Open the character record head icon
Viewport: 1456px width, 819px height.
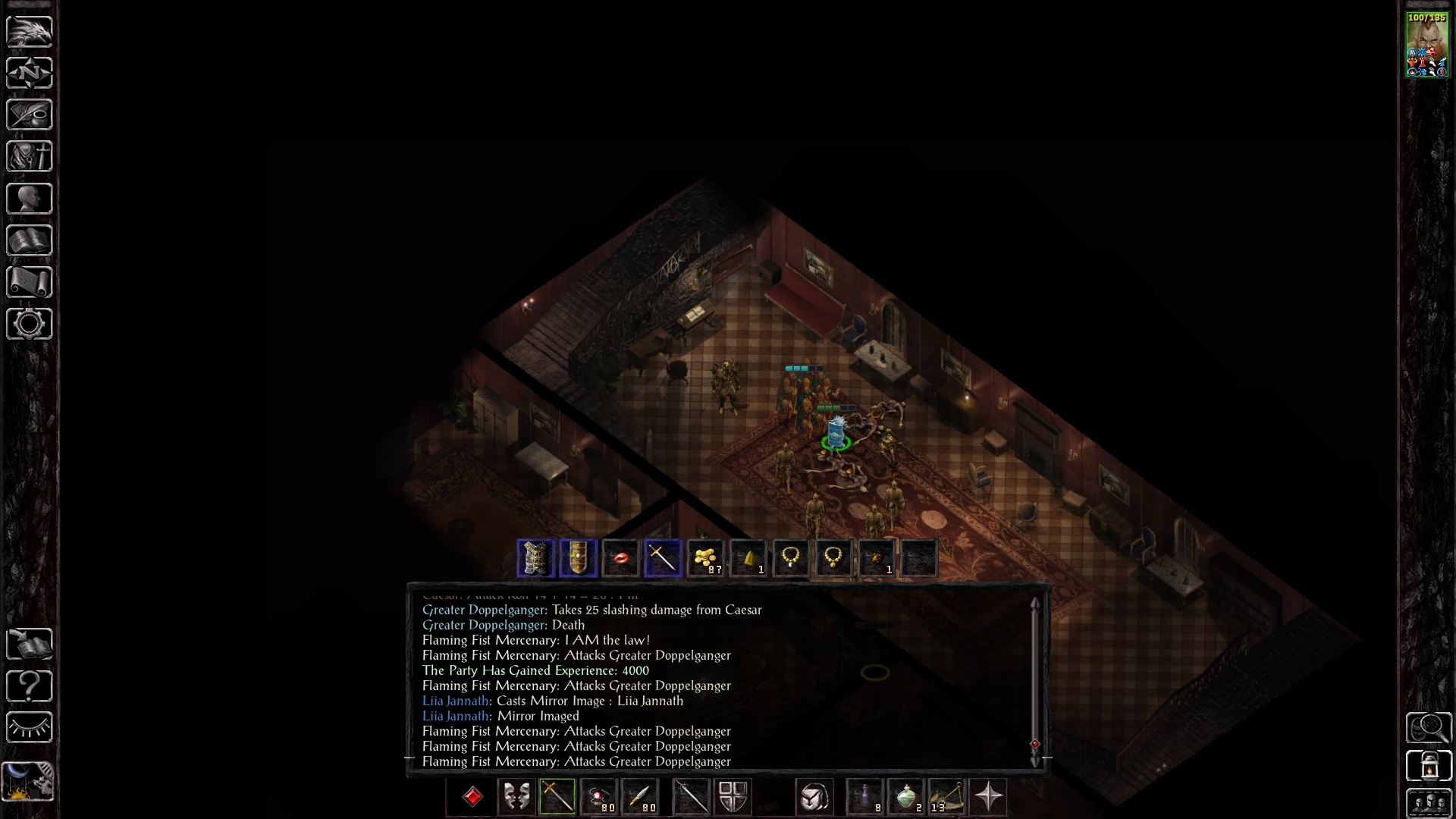(29, 199)
